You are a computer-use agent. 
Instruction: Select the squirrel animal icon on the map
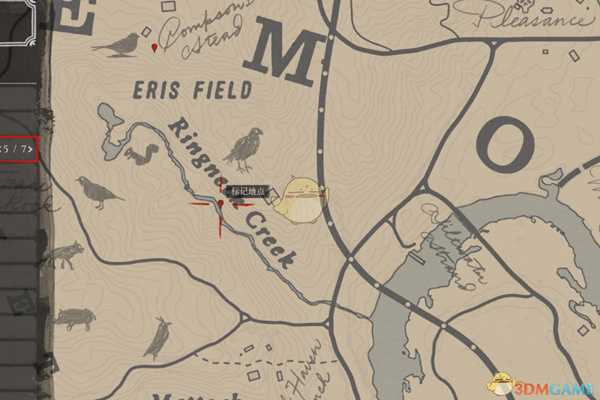(x=141, y=155)
